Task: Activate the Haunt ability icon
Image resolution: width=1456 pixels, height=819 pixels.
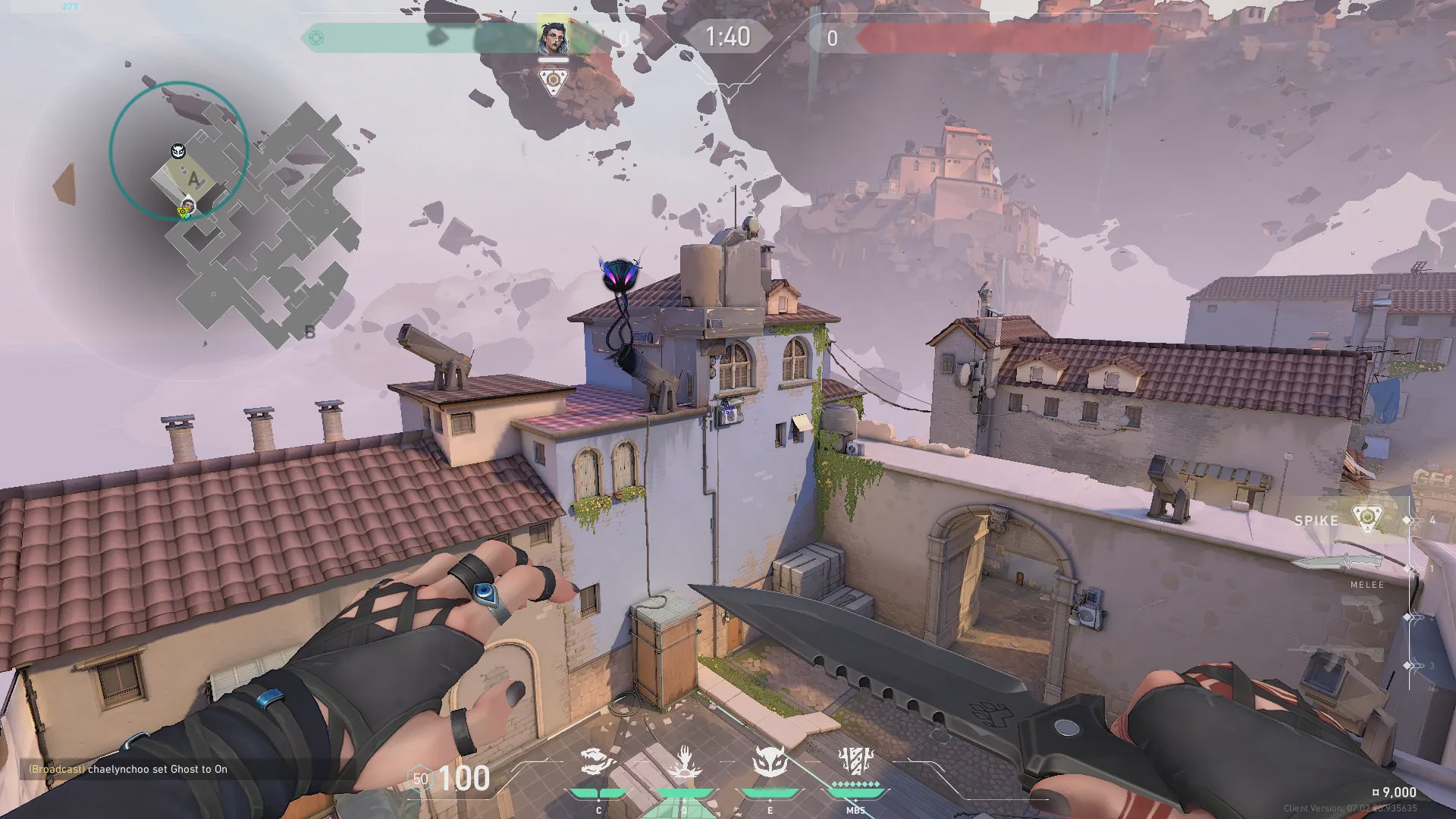Action: pos(769,762)
